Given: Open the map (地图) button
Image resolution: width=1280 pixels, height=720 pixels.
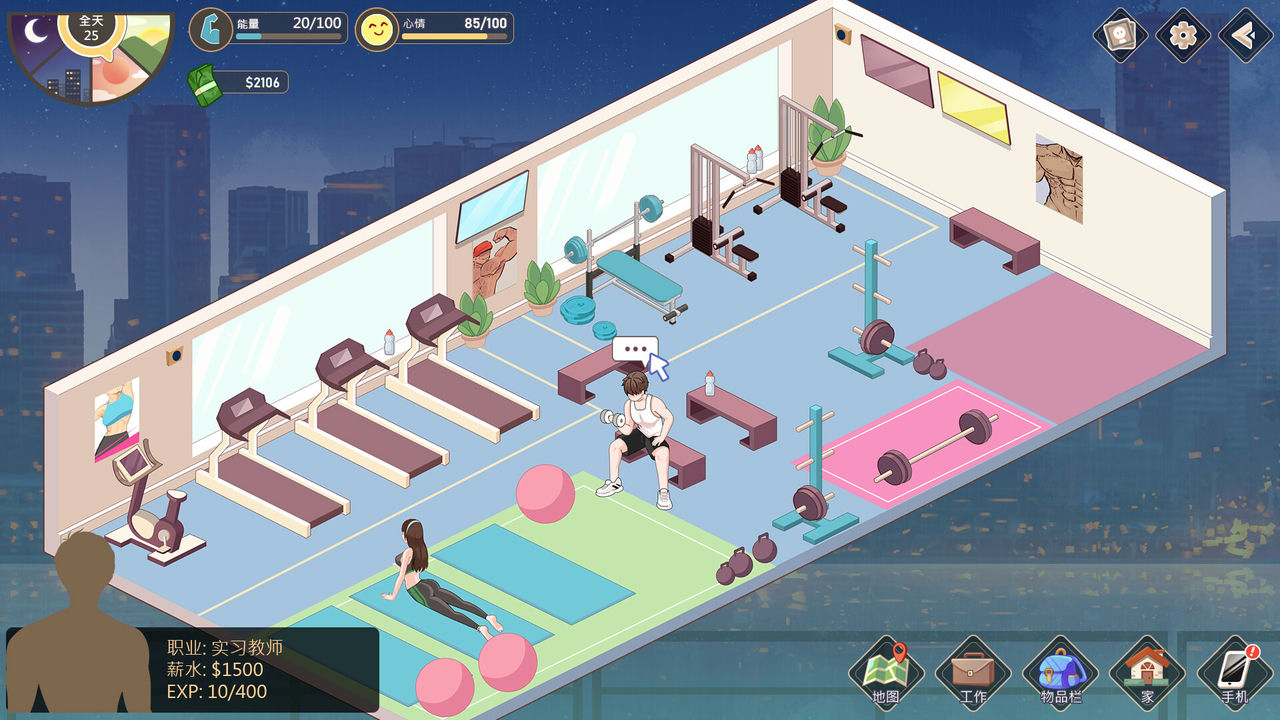Looking at the screenshot, I should pyautogui.click(x=885, y=672).
